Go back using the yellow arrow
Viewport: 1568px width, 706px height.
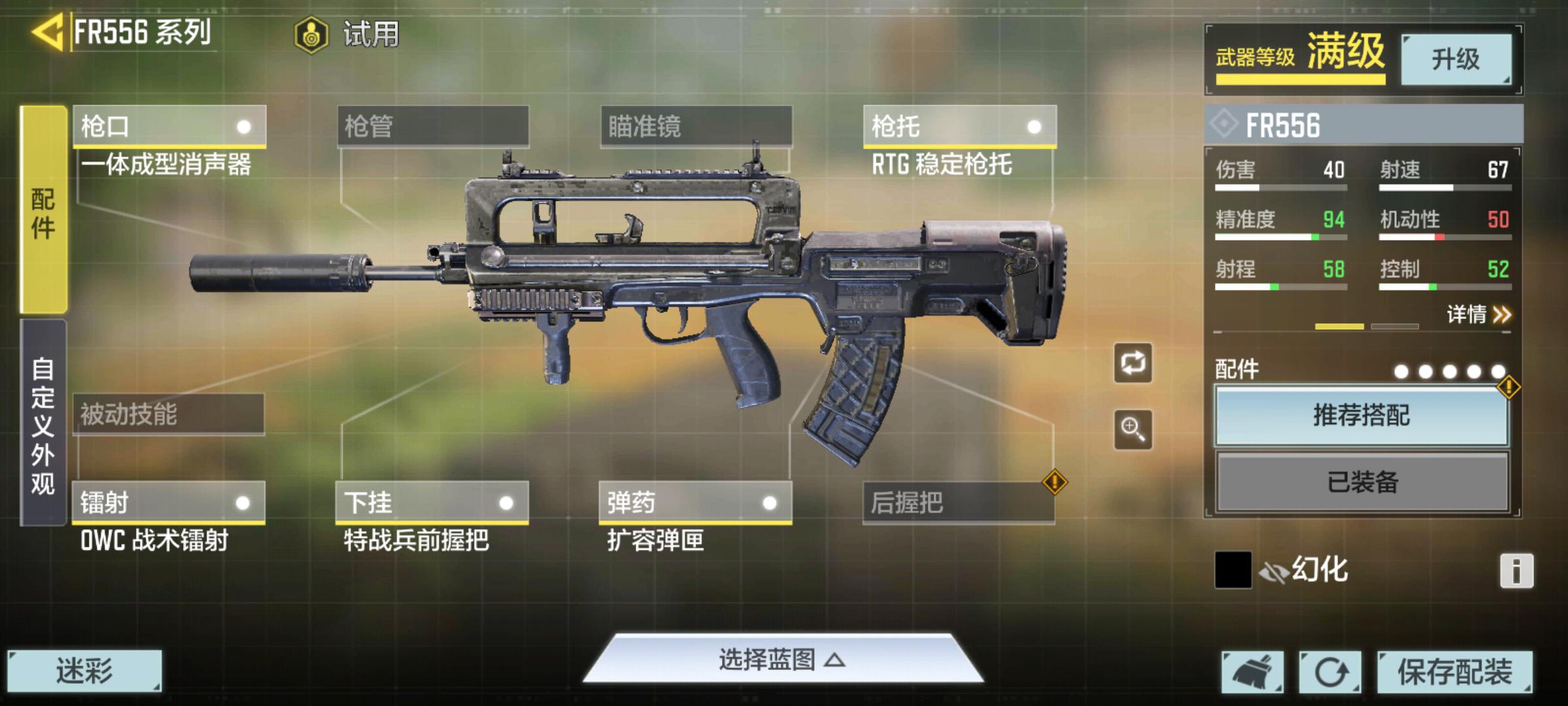tap(47, 31)
